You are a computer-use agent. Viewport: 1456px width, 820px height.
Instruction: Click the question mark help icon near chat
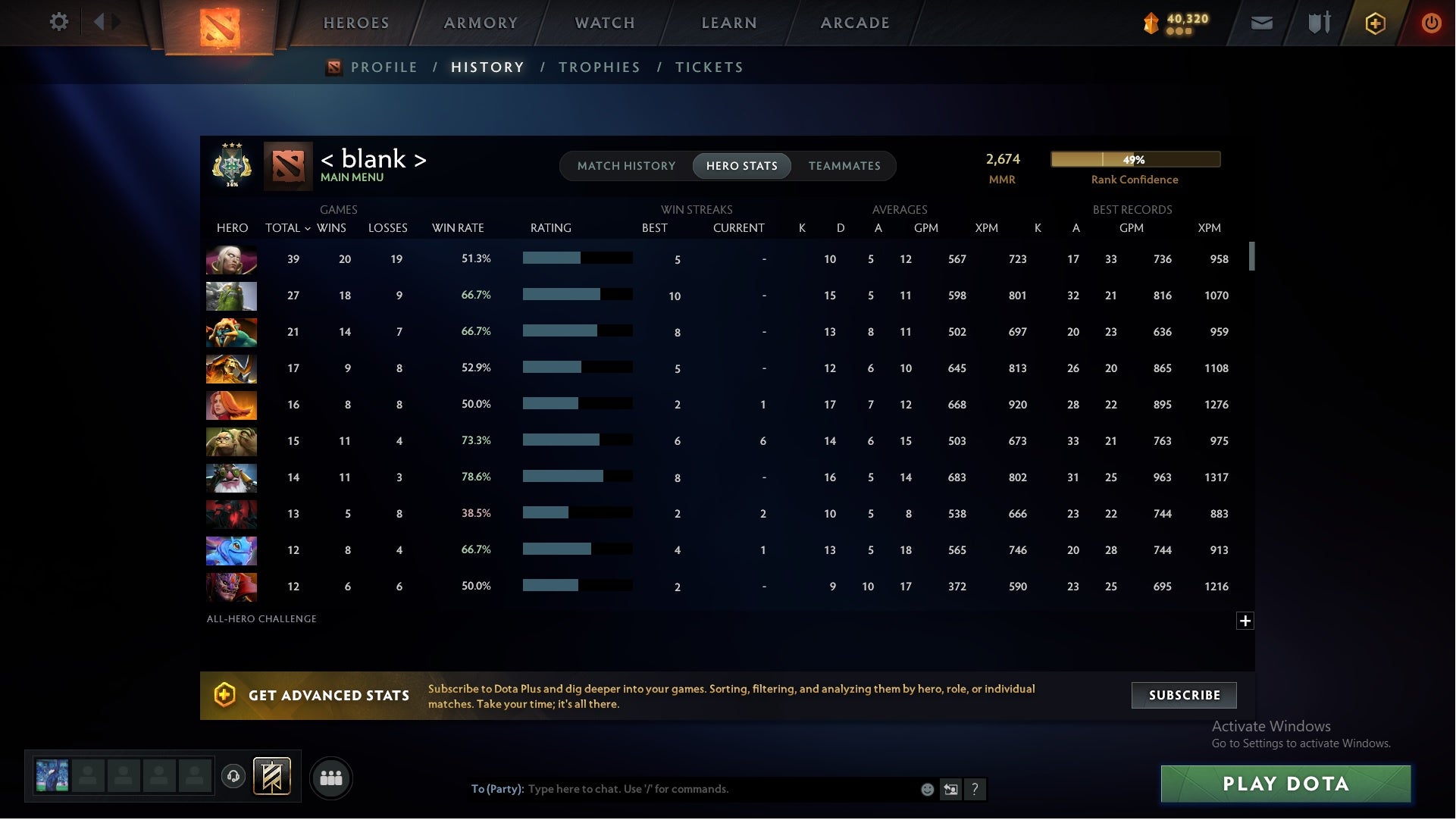(x=976, y=789)
